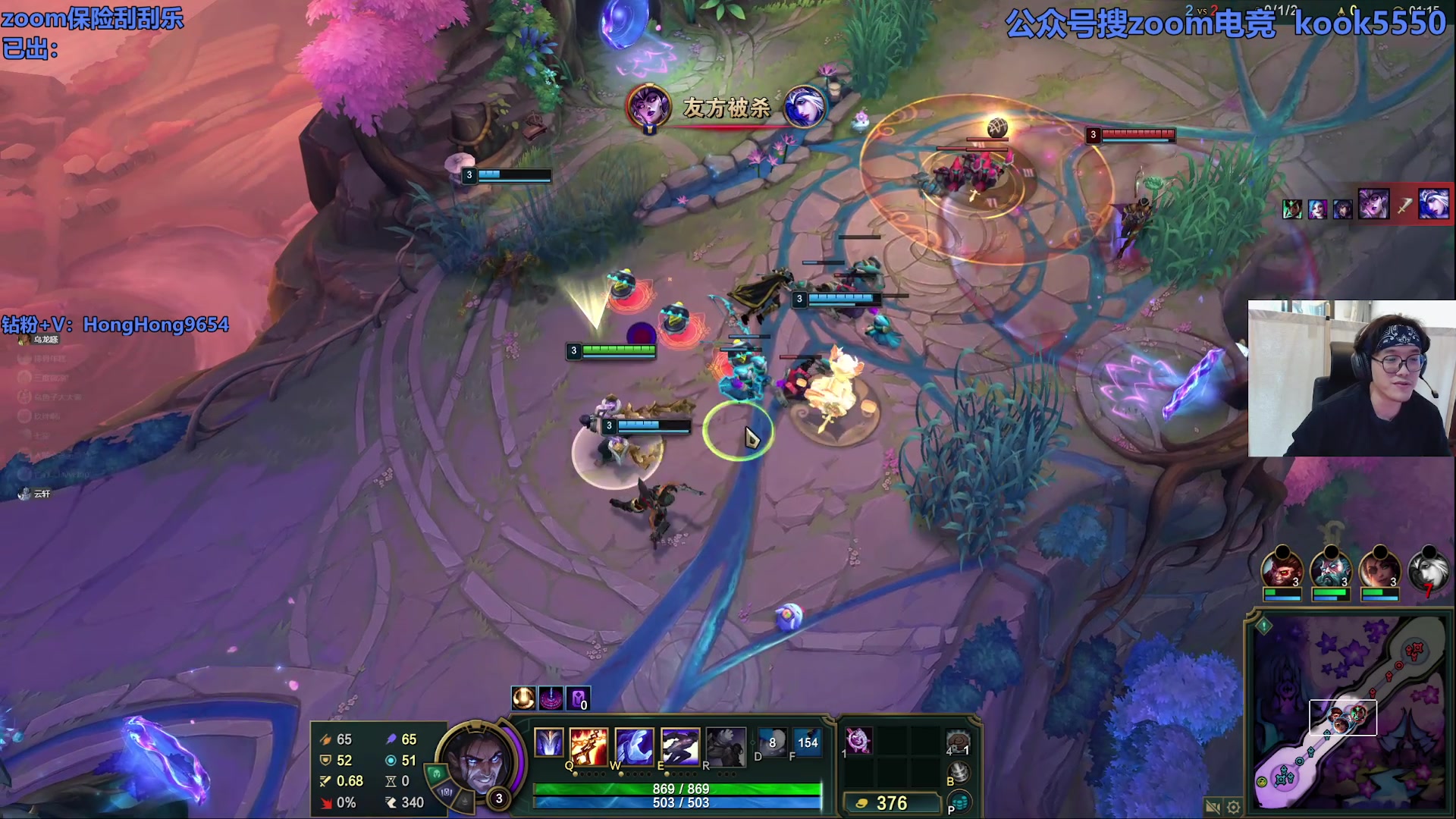Click the dead Ashe teammate portrait
The image size is (1456, 819).
[1428, 570]
